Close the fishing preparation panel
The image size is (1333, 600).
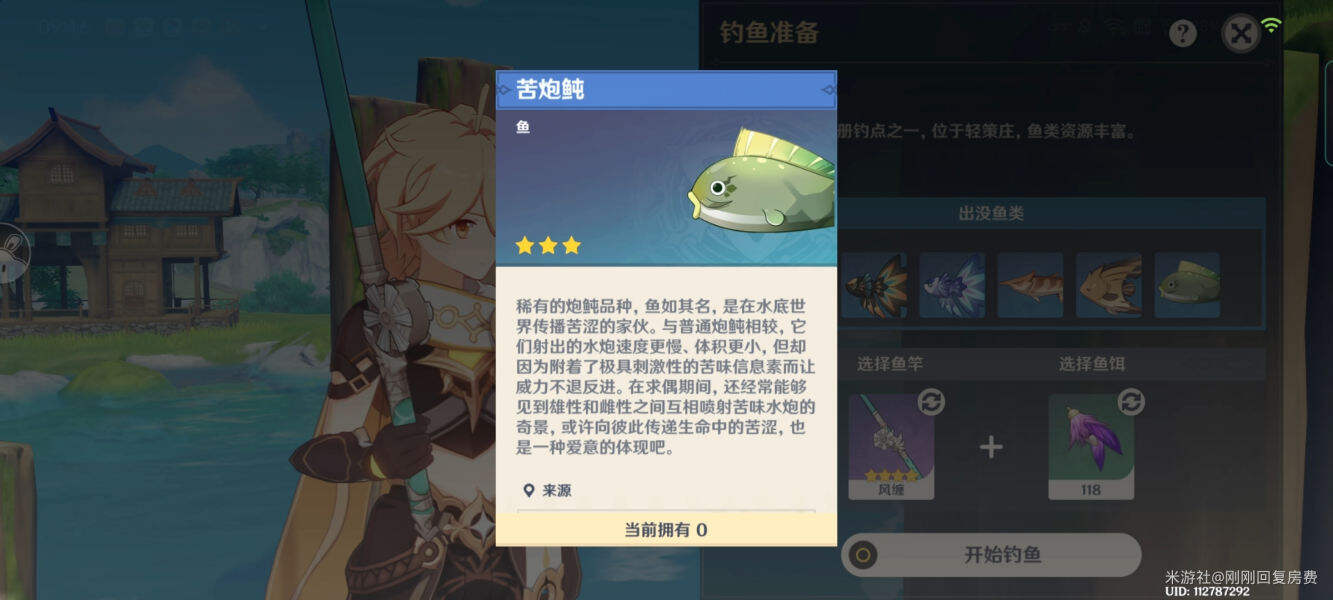pyautogui.click(x=1241, y=34)
